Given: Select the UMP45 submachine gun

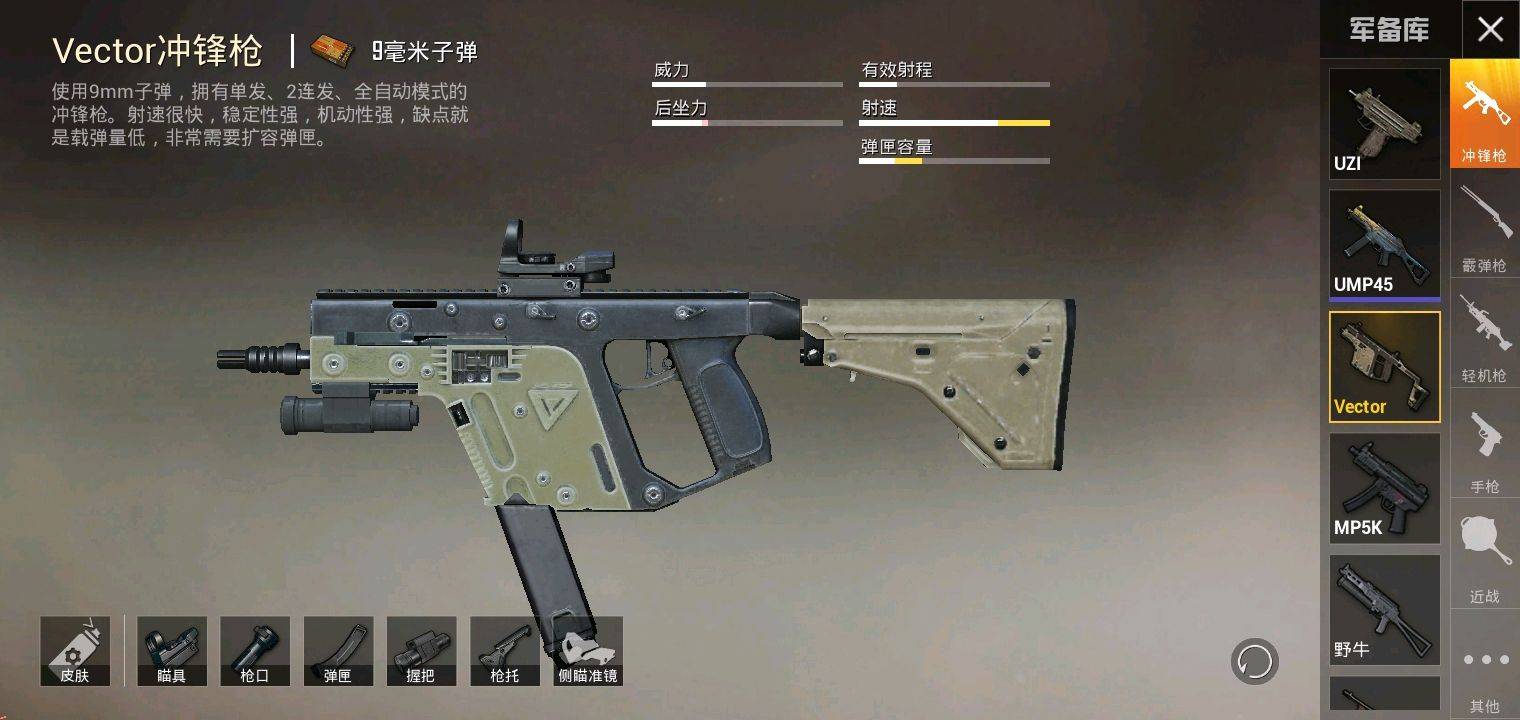Looking at the screenshot, I should click(1384, 243).
